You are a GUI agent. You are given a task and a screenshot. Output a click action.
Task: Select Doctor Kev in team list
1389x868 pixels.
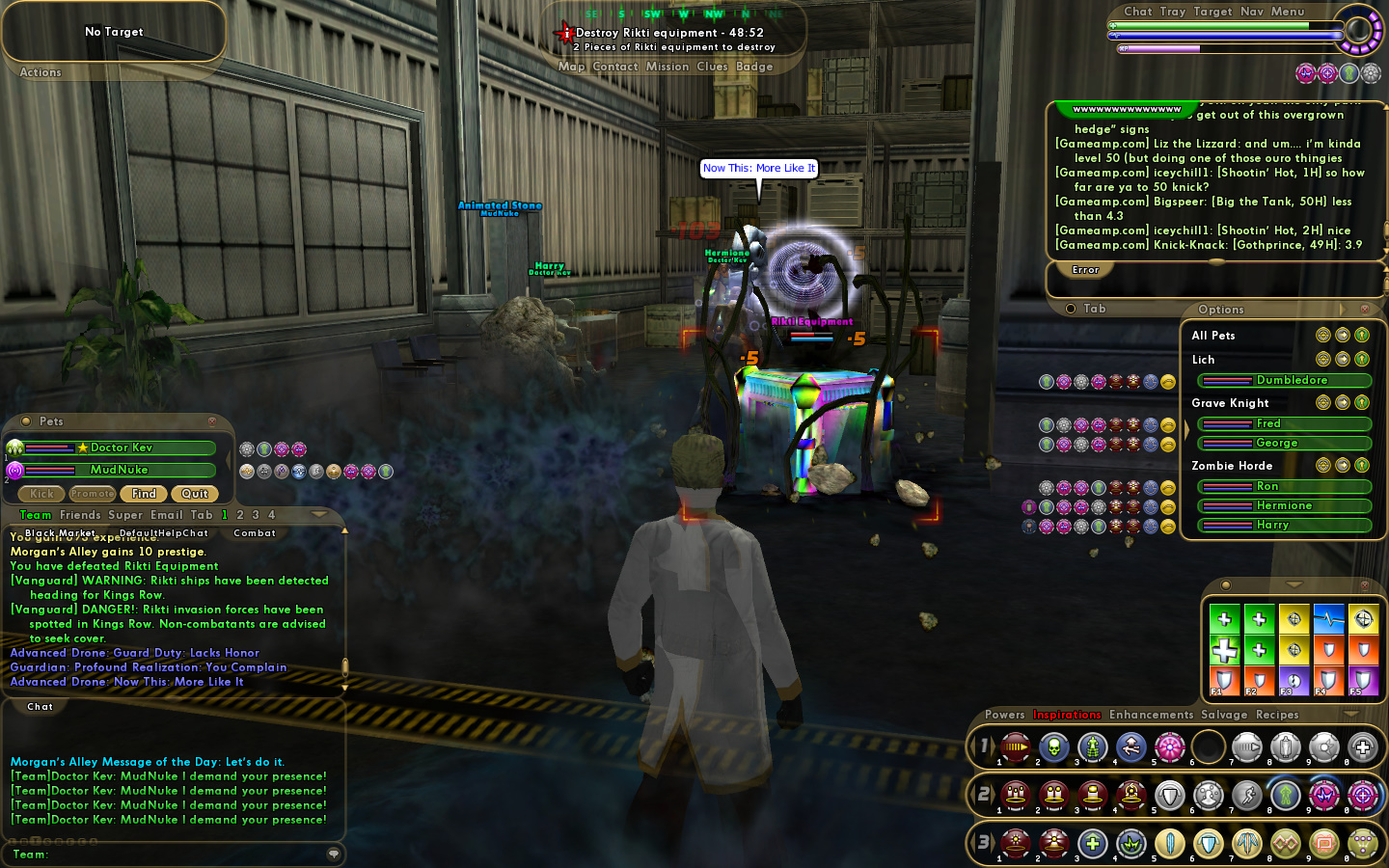click(121, 448)
